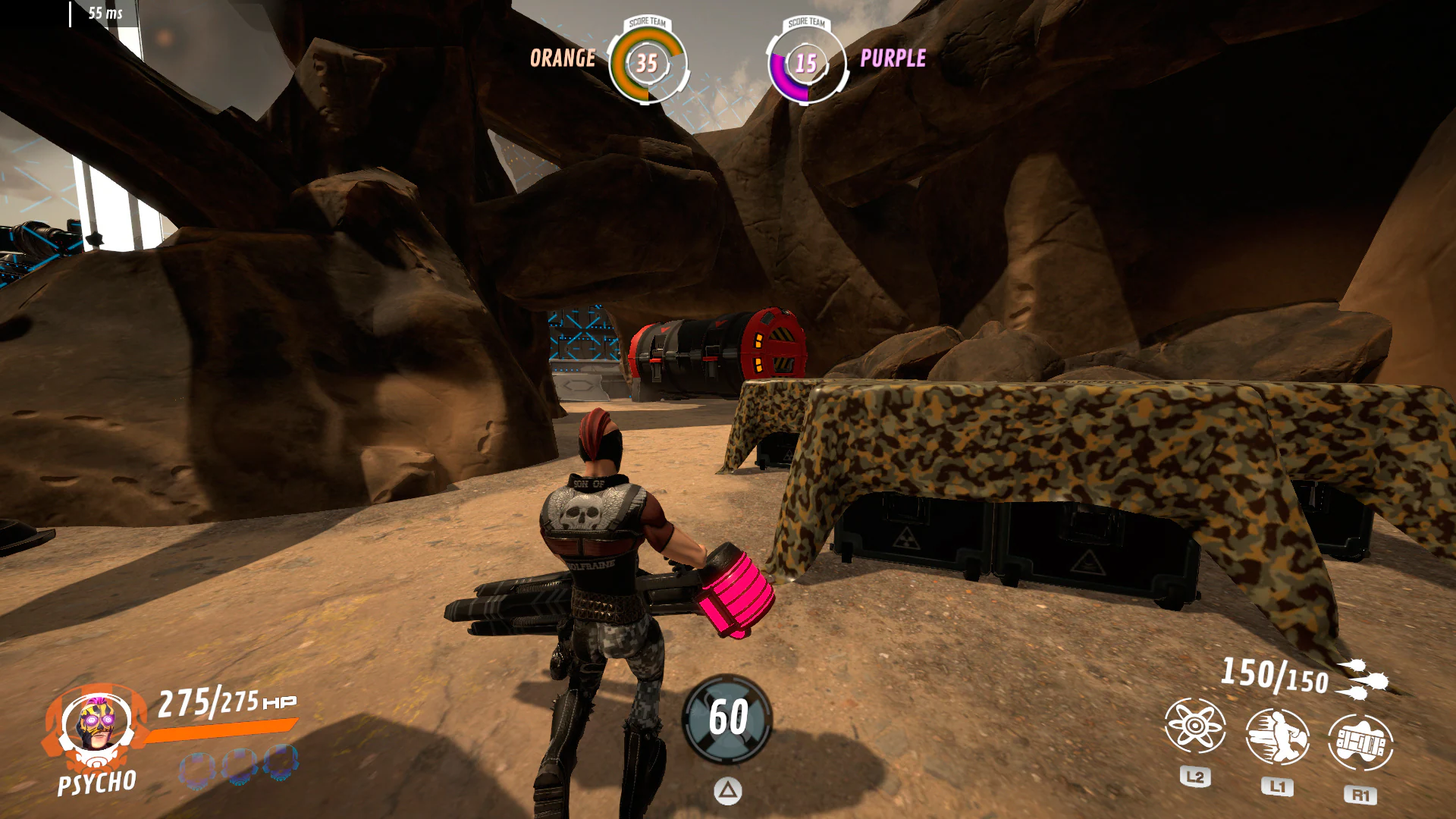
Task: Toggle the triangle button prompt below the timer
Action: pos(728,790)
